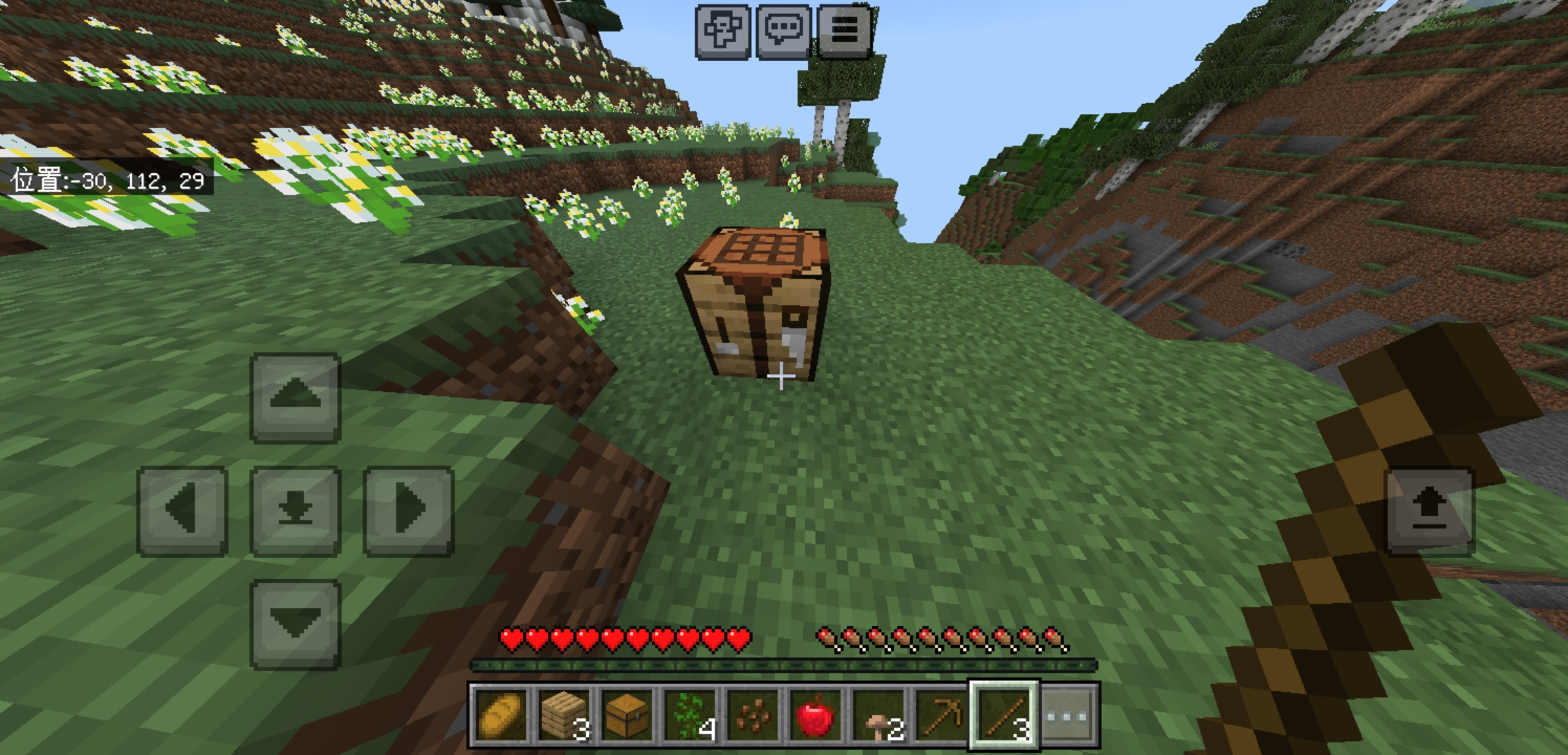Open the pause menu hamburger button

point(844,31)
